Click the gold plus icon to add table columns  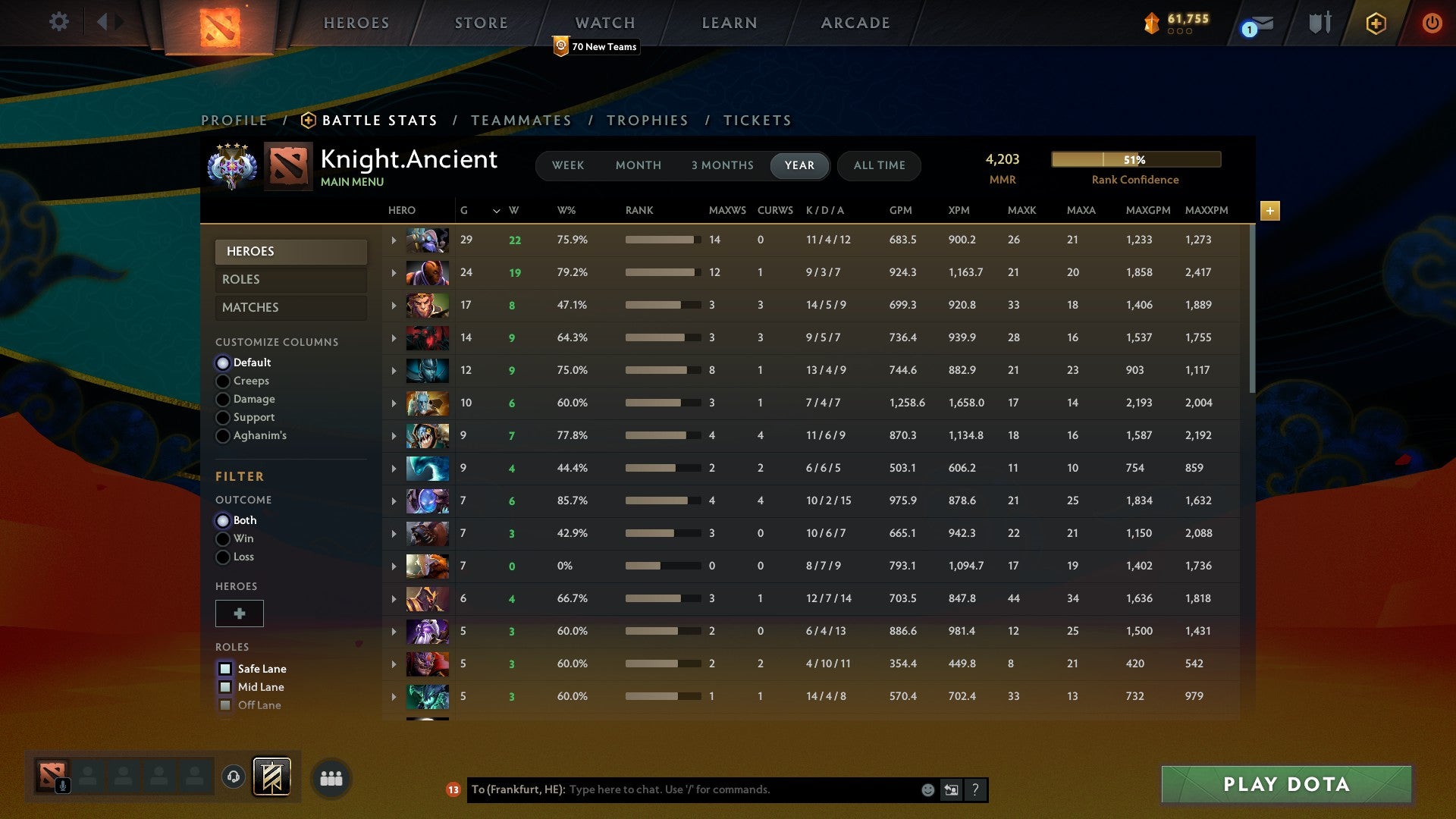click(x=1269, y=211)
